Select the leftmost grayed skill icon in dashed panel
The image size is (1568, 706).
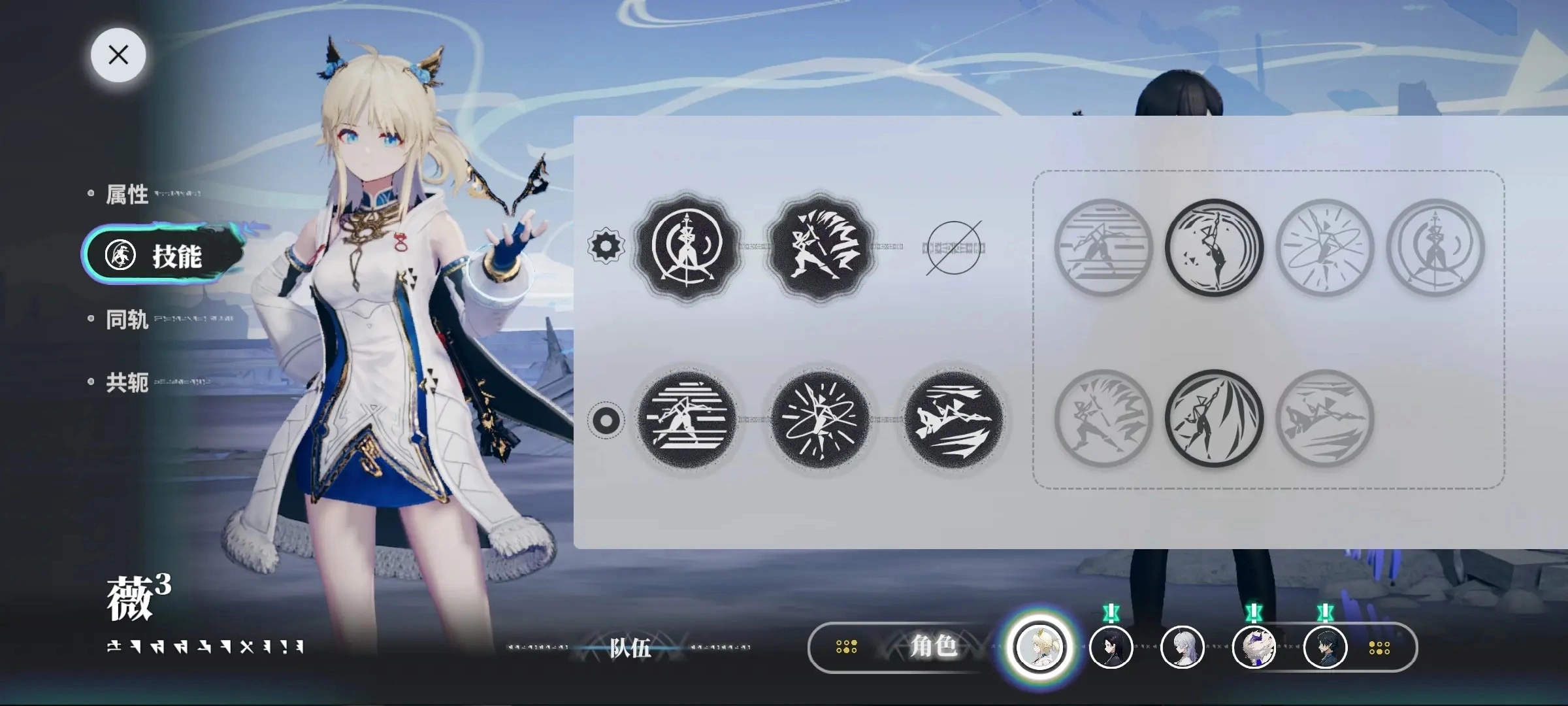(1103, 248)
